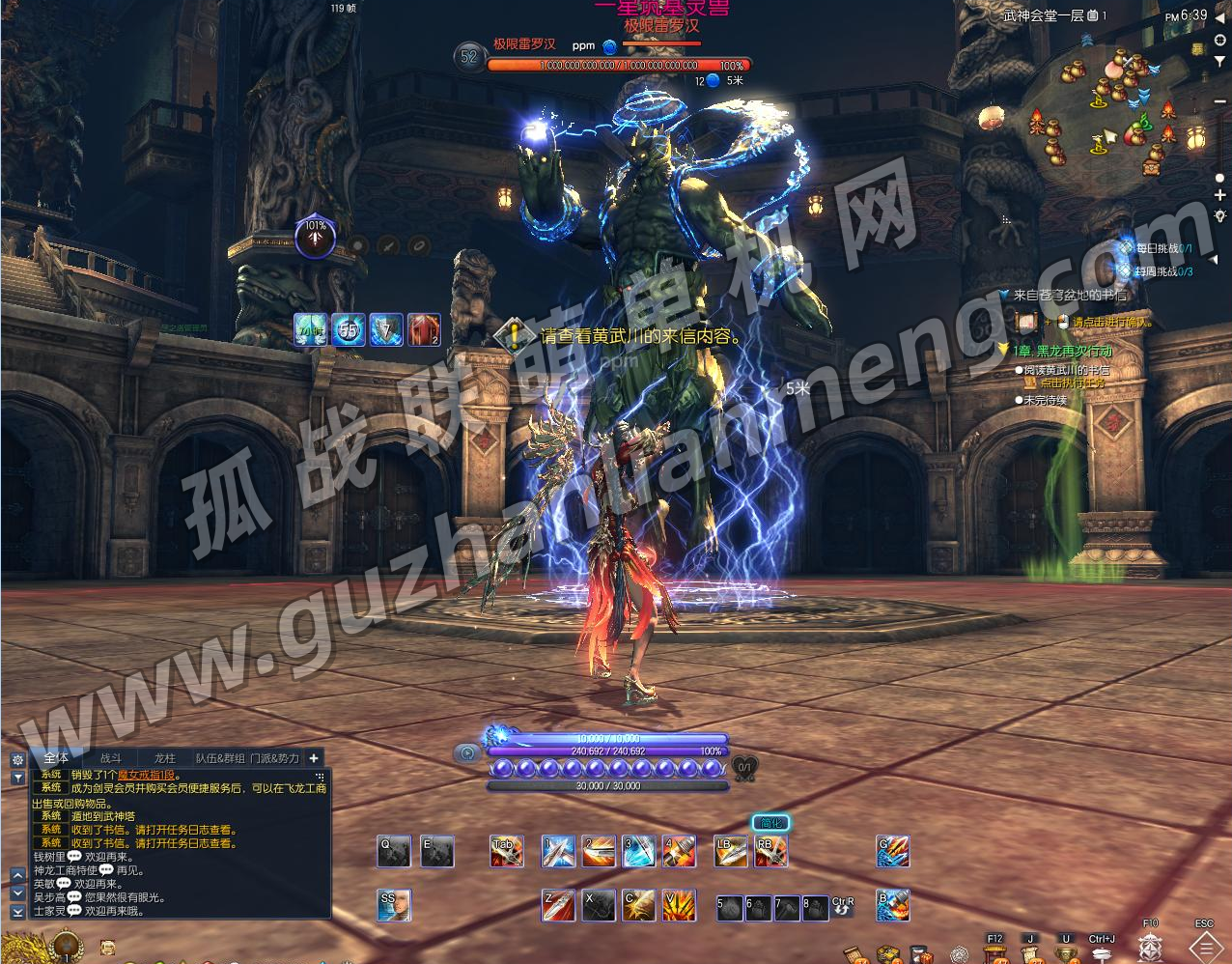This screenshot has width=1232, height=964.
Task: Switch to the 战斗 chat tab
Action: 111,758
